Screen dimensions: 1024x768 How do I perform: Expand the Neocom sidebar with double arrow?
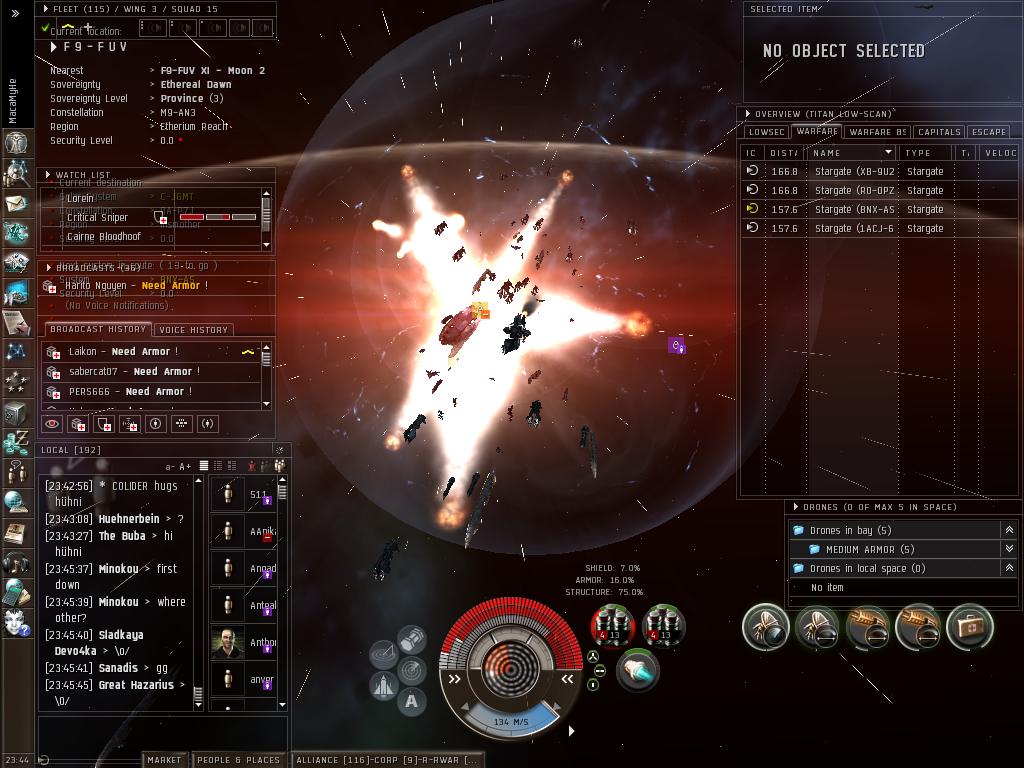(x=15, y=14)
